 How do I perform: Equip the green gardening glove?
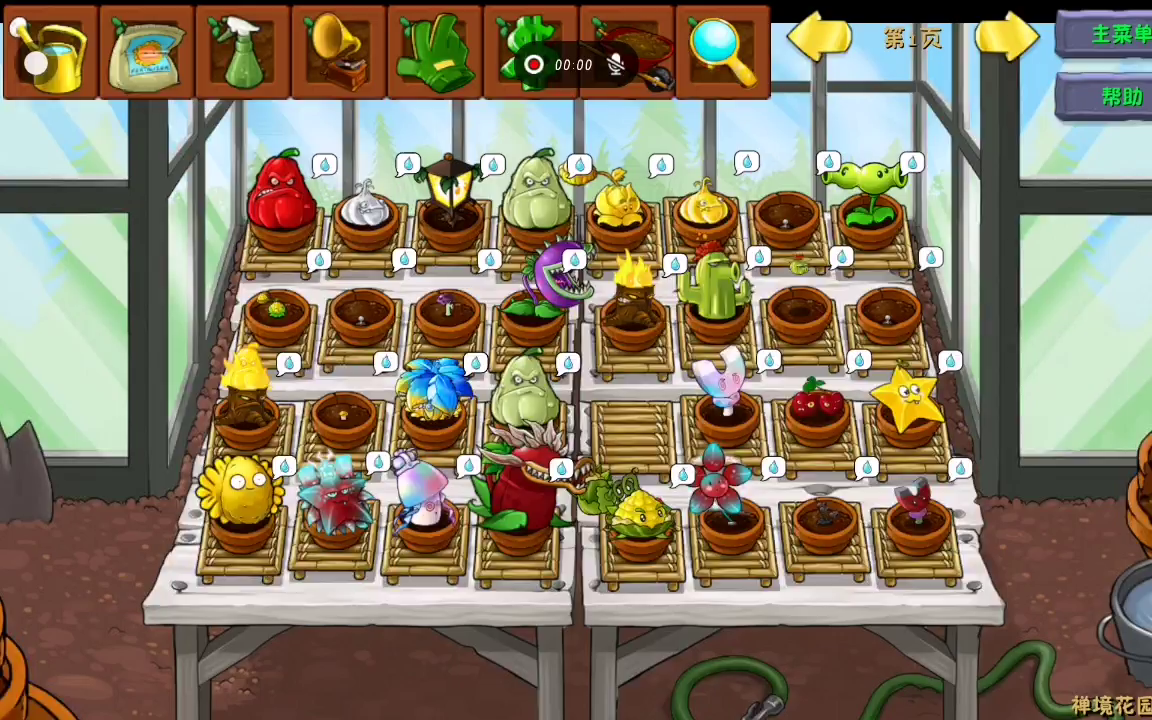pyautogui.click(x=434, y=52)
